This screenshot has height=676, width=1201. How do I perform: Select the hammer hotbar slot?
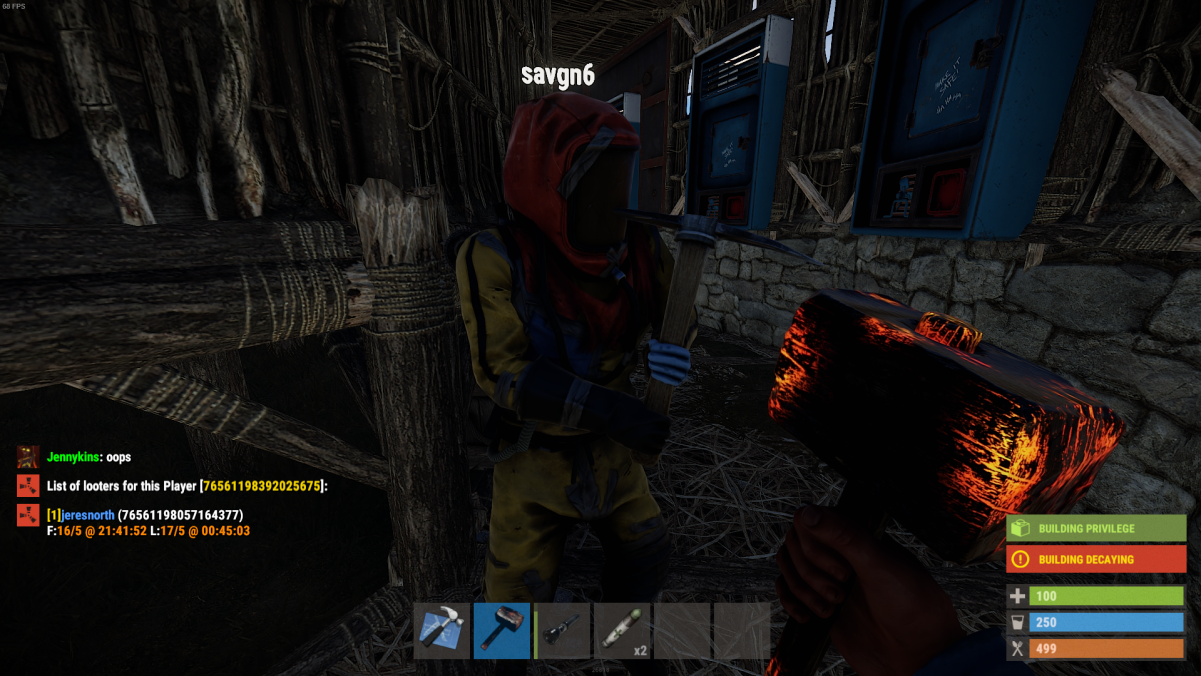[x=501, y=630]
